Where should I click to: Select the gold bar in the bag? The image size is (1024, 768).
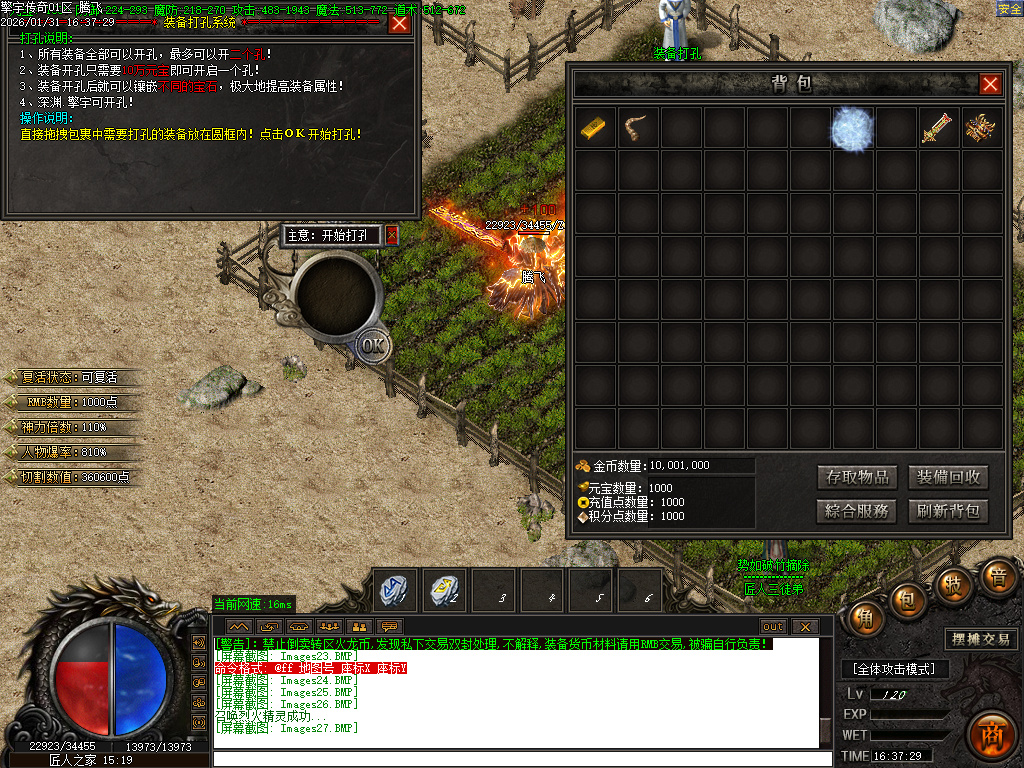coord(594,129)
